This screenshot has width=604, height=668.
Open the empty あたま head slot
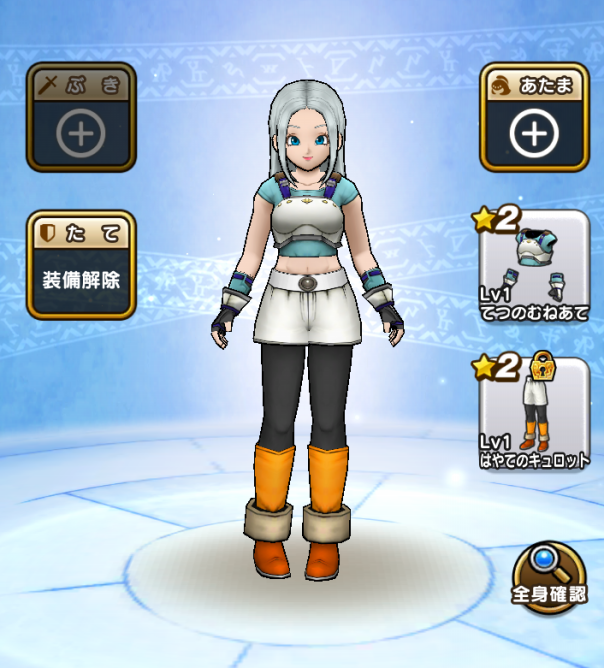coord(533,118)
